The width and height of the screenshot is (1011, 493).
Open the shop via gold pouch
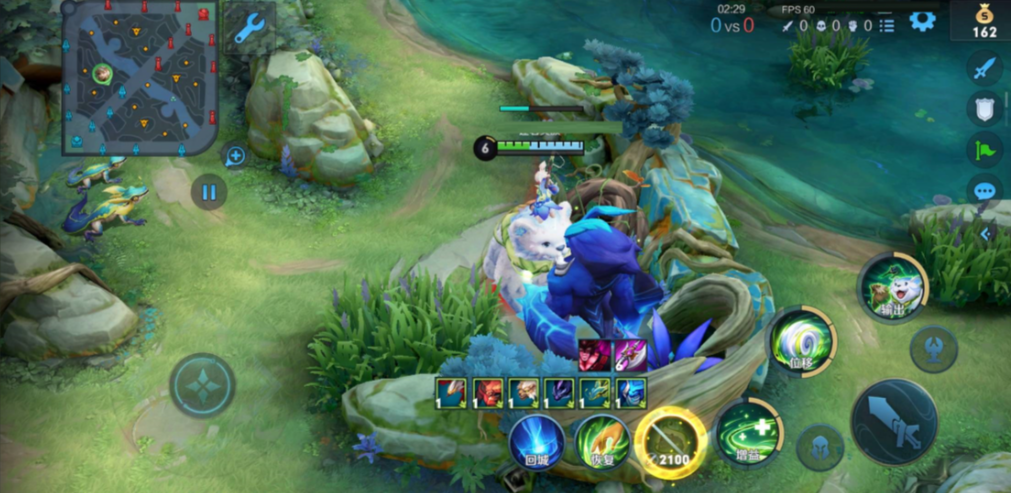[986, 20]
